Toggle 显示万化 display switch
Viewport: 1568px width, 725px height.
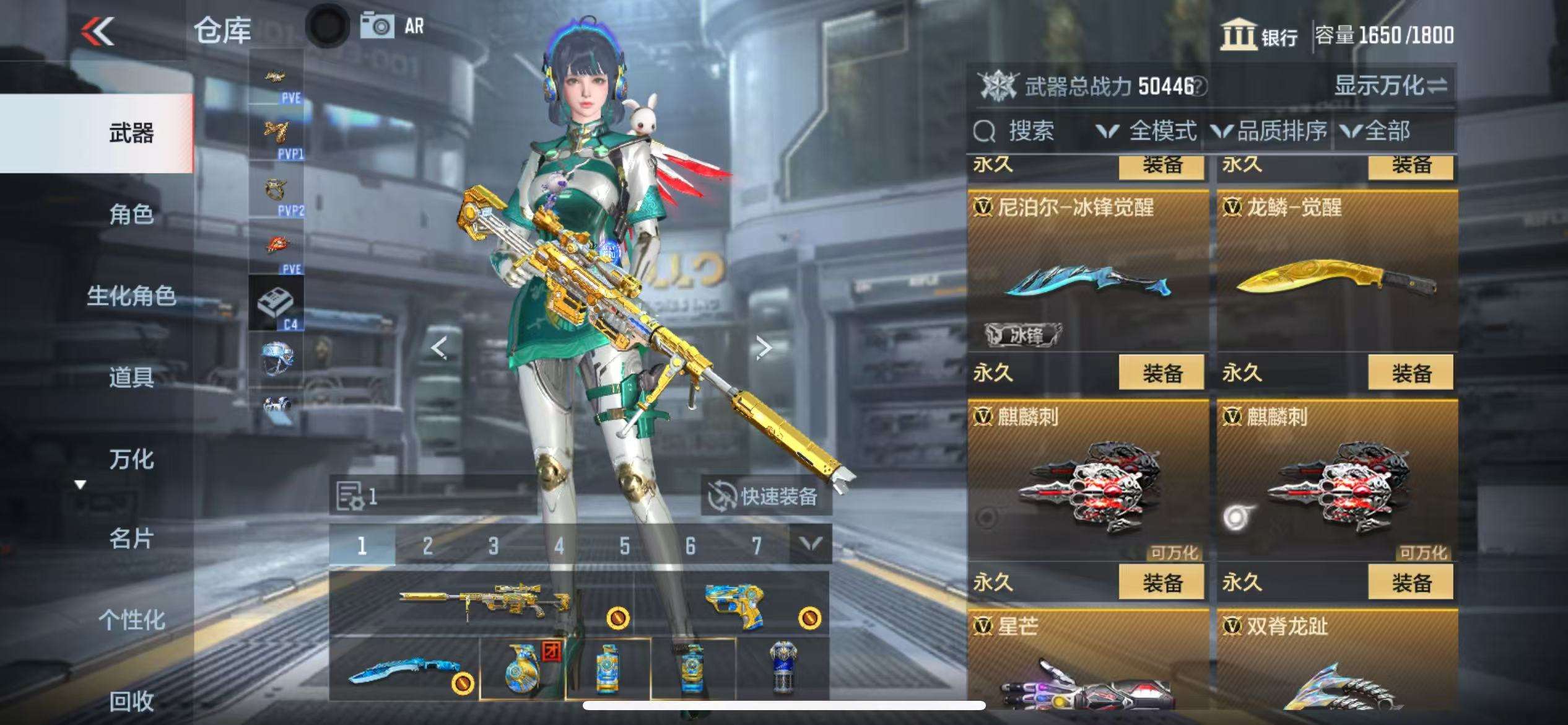pos(1390,86)
